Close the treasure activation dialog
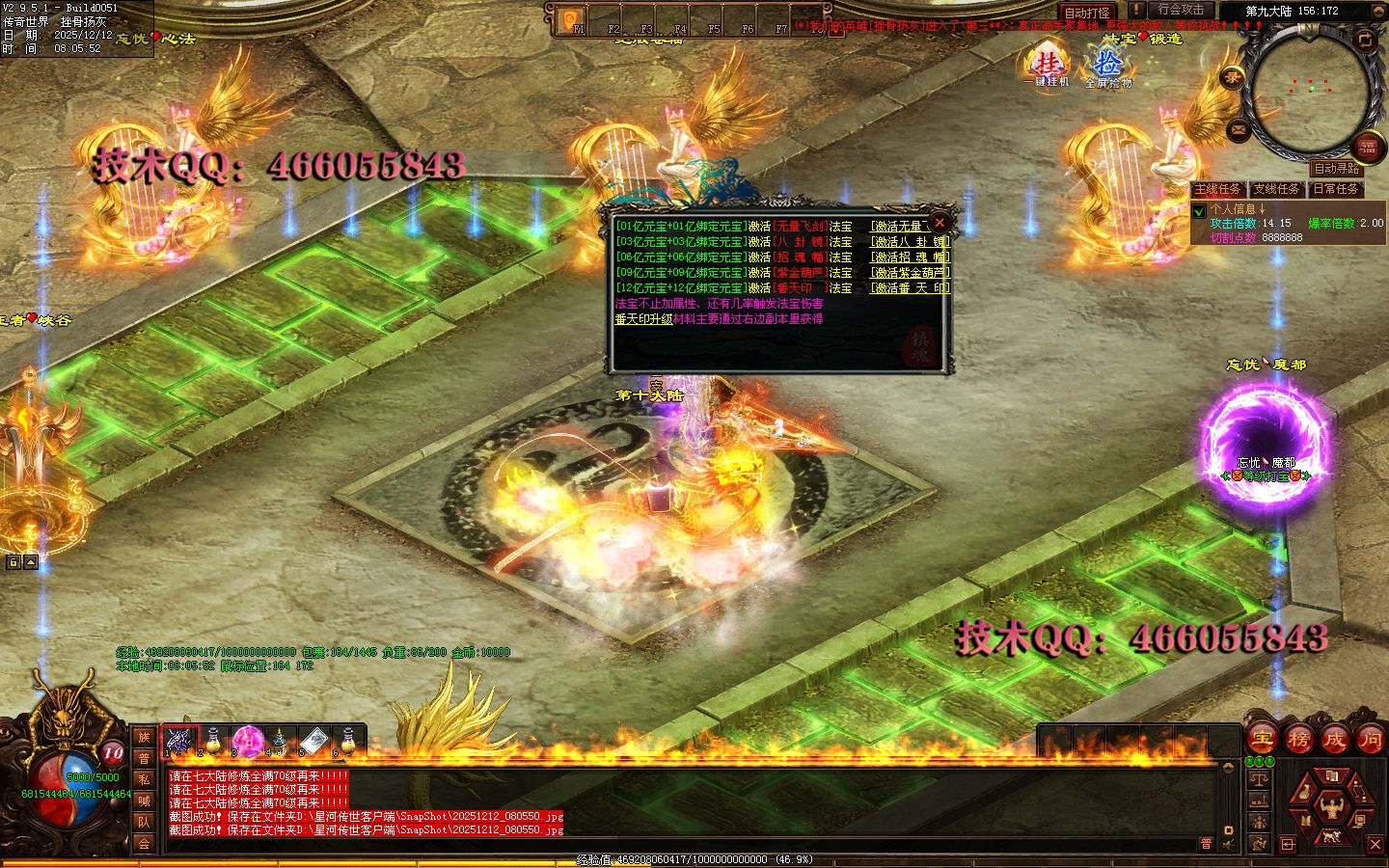The image size is (1389, 868). [x=940, y=223]
